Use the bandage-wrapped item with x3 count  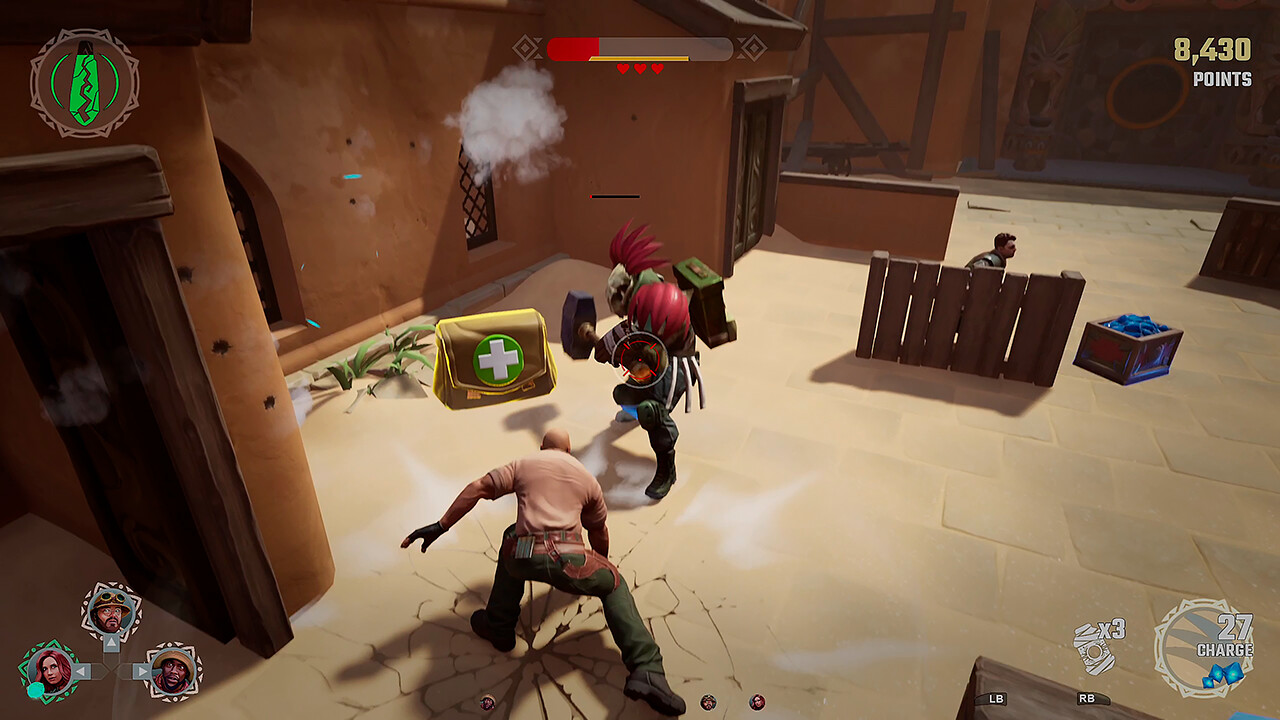point(1093,650)
